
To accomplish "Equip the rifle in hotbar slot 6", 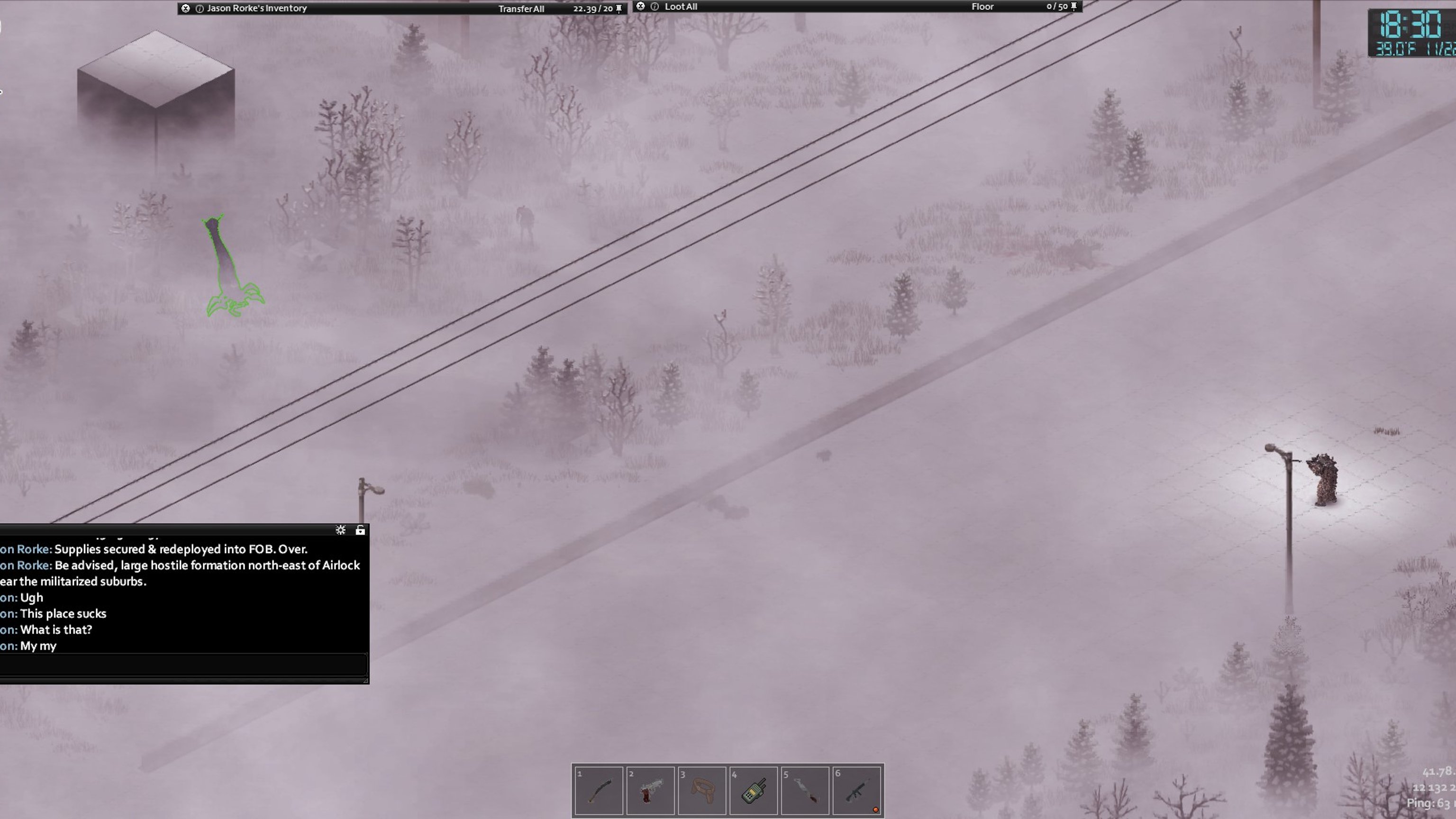I will click(x=857, y=790).
